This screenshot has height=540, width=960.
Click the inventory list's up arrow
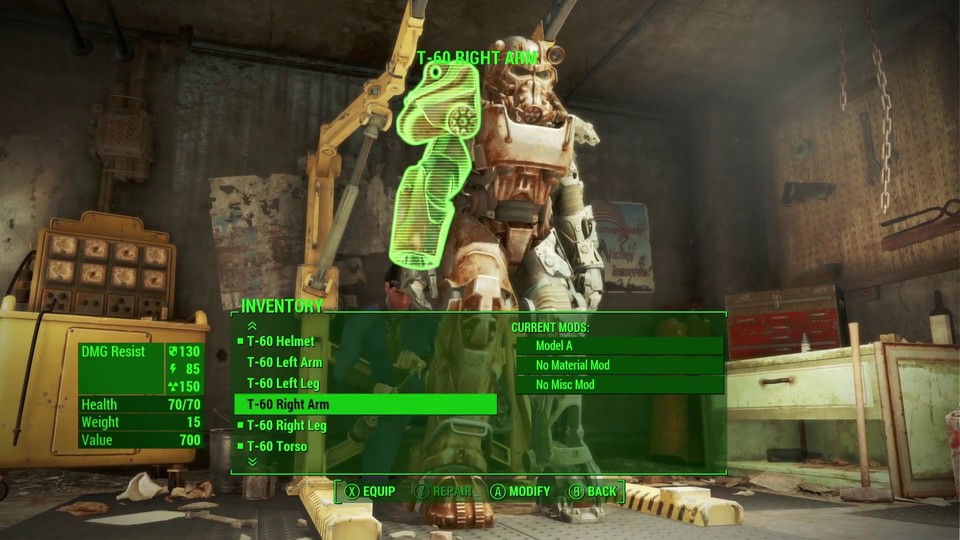tap(252, 325)
